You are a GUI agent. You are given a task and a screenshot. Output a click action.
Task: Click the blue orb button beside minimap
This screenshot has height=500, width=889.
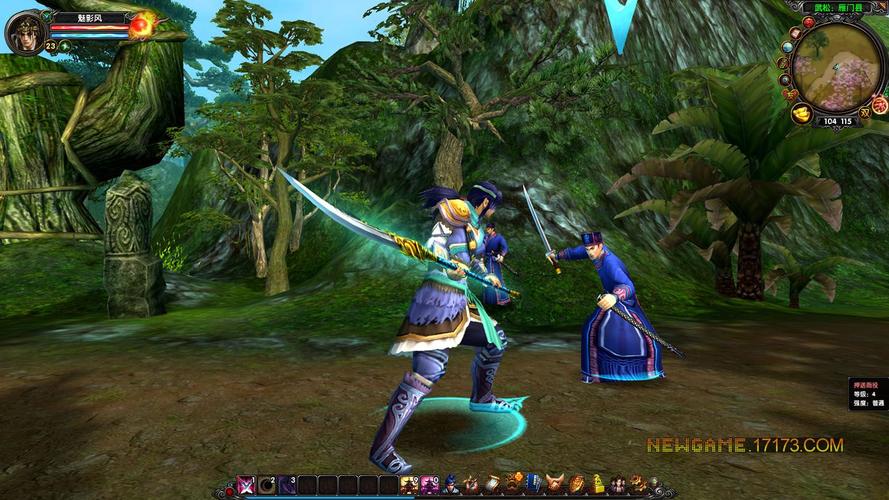point(787,46)
